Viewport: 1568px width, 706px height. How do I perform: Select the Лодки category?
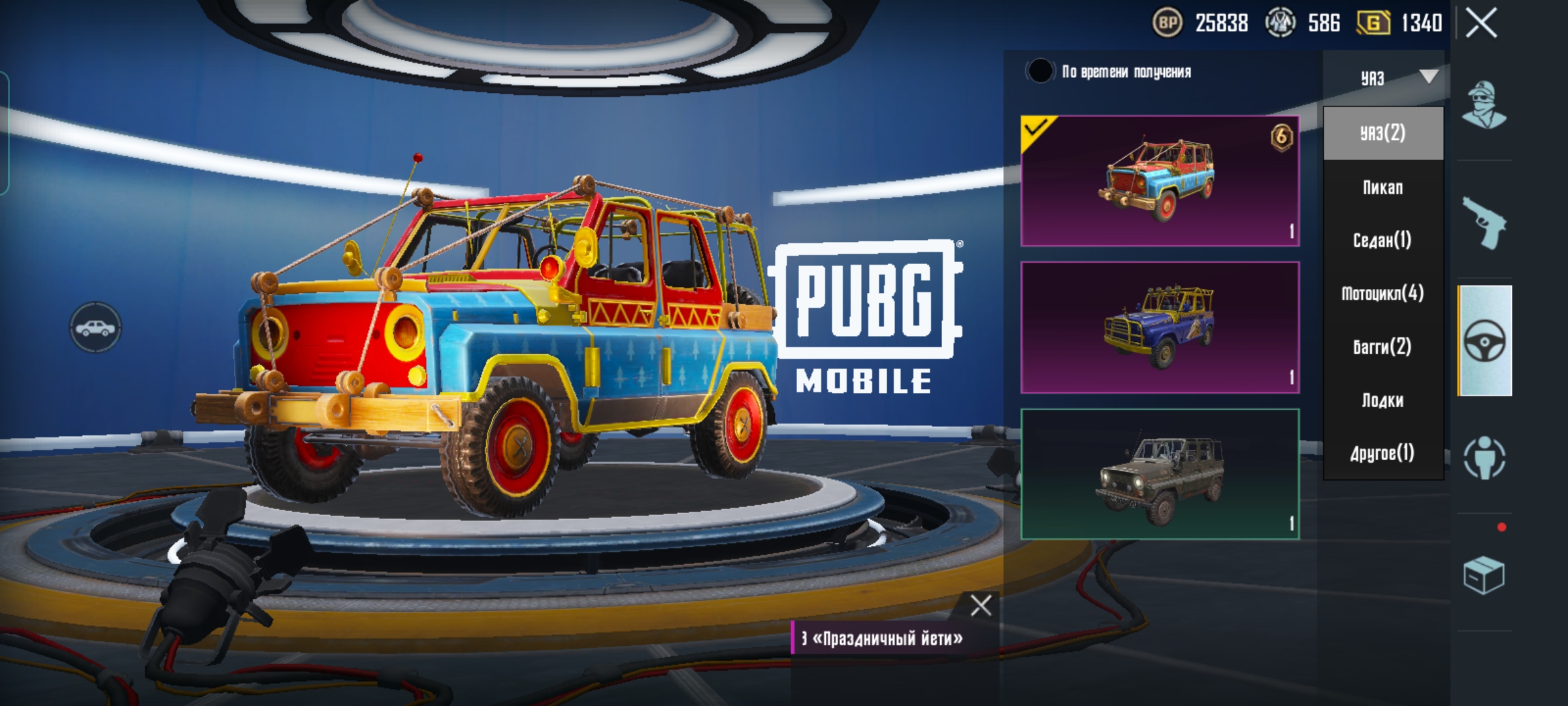pyautogui.click(x=1382, y=400)
